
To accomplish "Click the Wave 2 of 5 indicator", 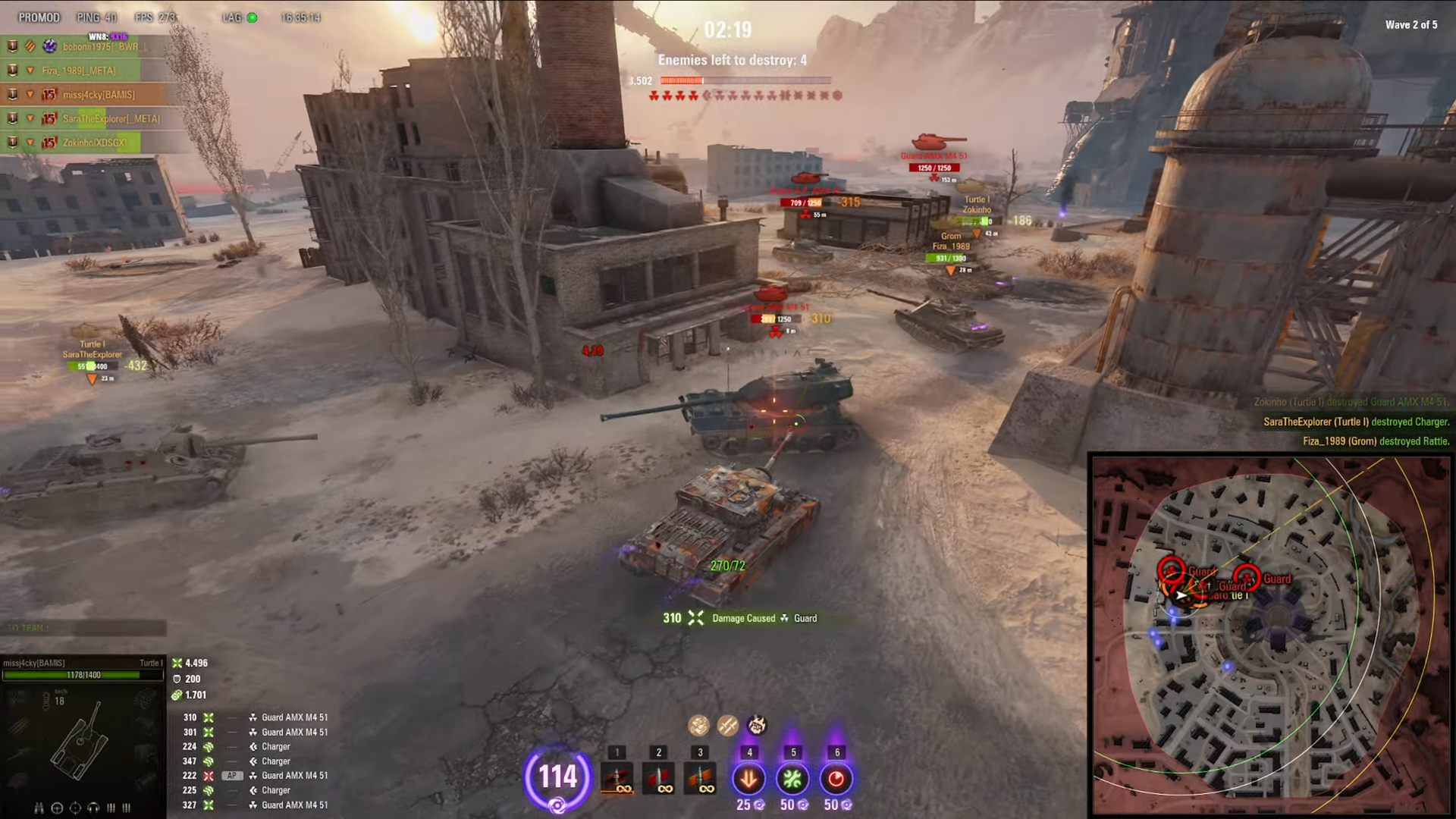I will 1411,24.
